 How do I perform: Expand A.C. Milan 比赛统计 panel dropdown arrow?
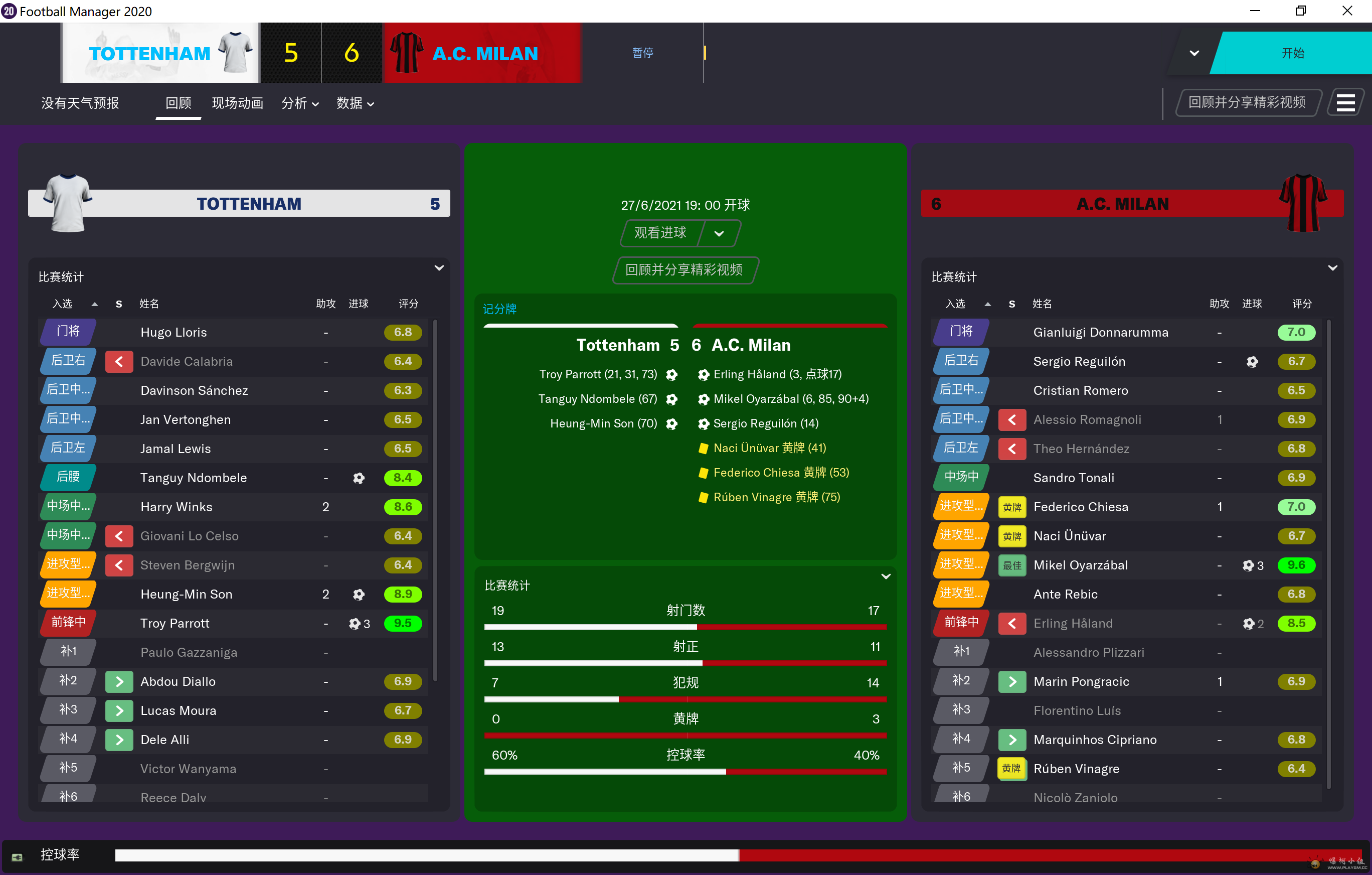(1332, 268)
